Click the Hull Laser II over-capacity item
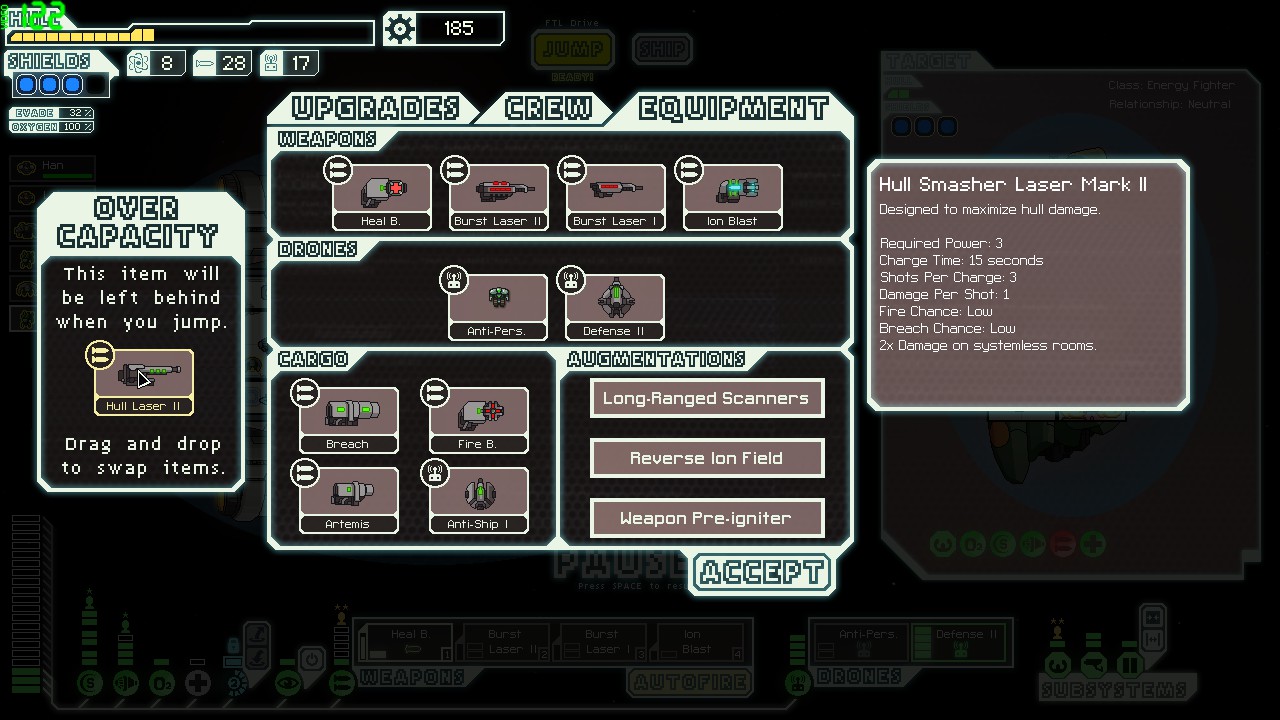This screenshot has width=1280, height=720. 144,382
